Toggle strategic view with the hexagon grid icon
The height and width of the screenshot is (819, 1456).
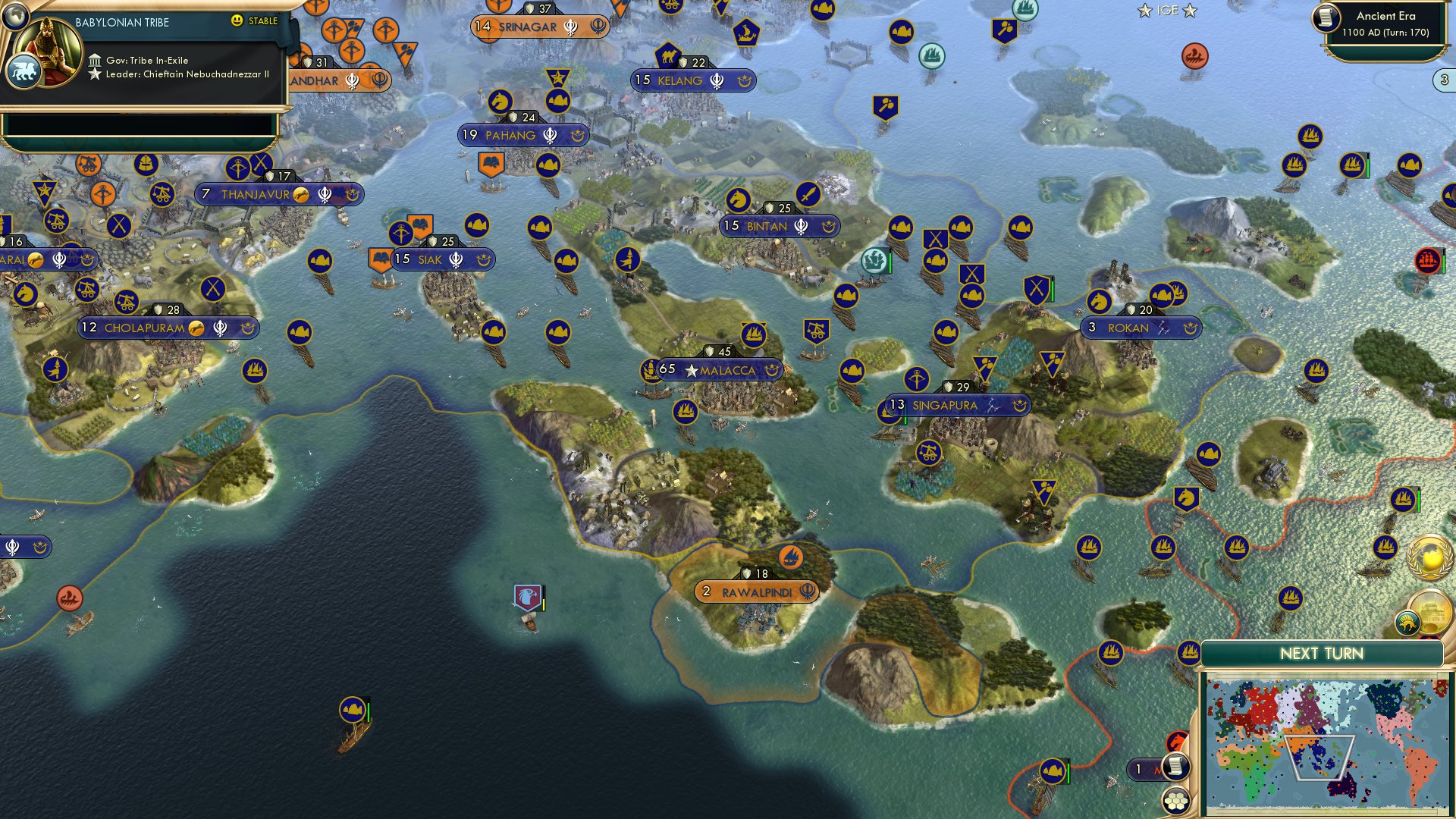1177,802
